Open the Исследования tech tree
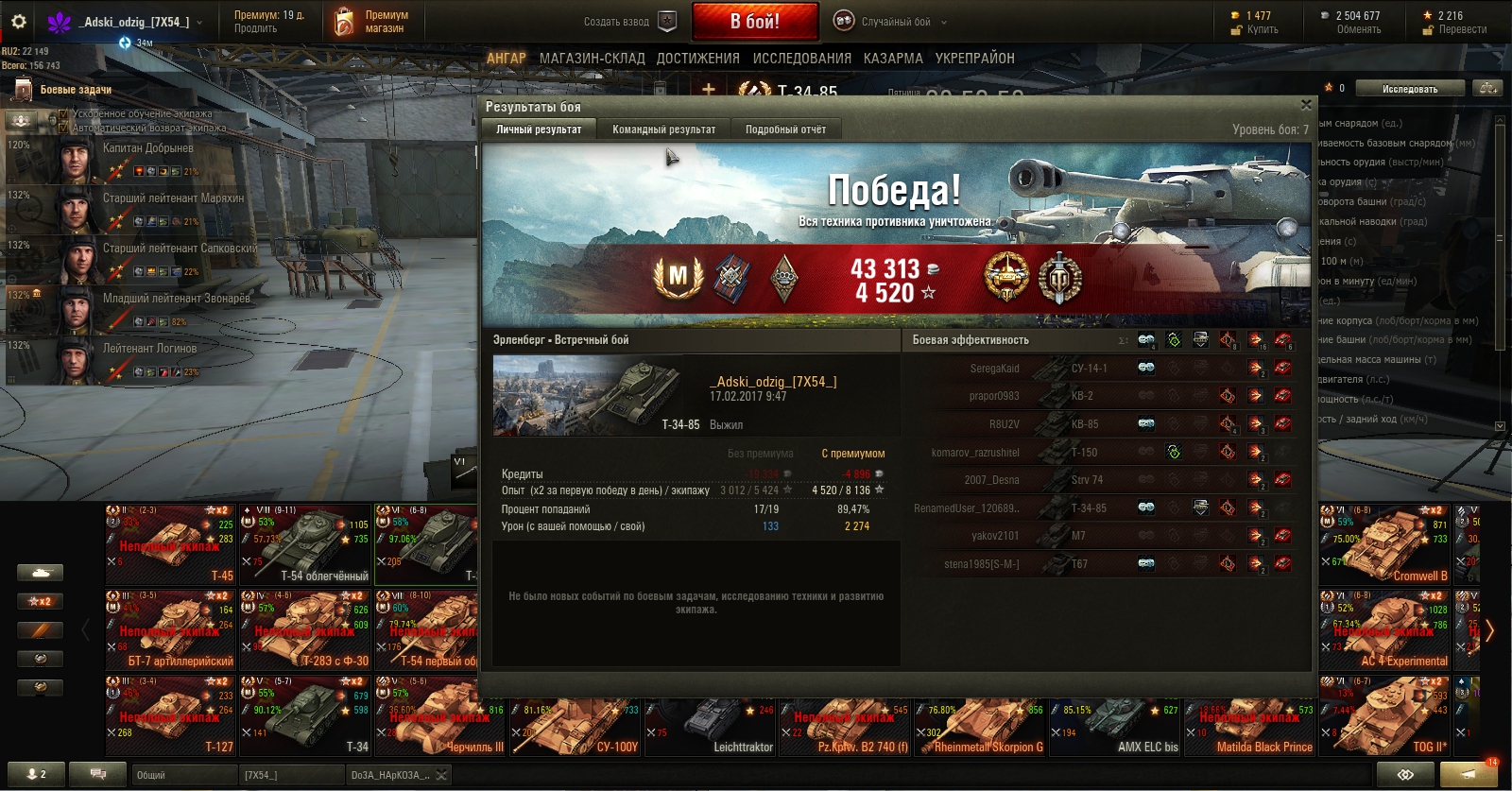1512x791 pixels. [802, 59]
